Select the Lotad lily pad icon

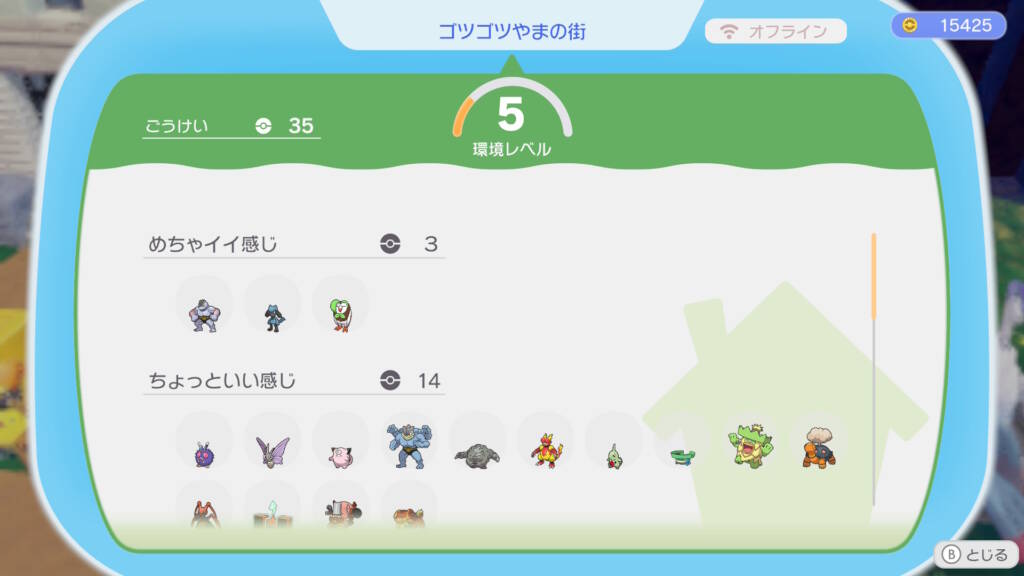pyautogui.click(x=682, y=455)
